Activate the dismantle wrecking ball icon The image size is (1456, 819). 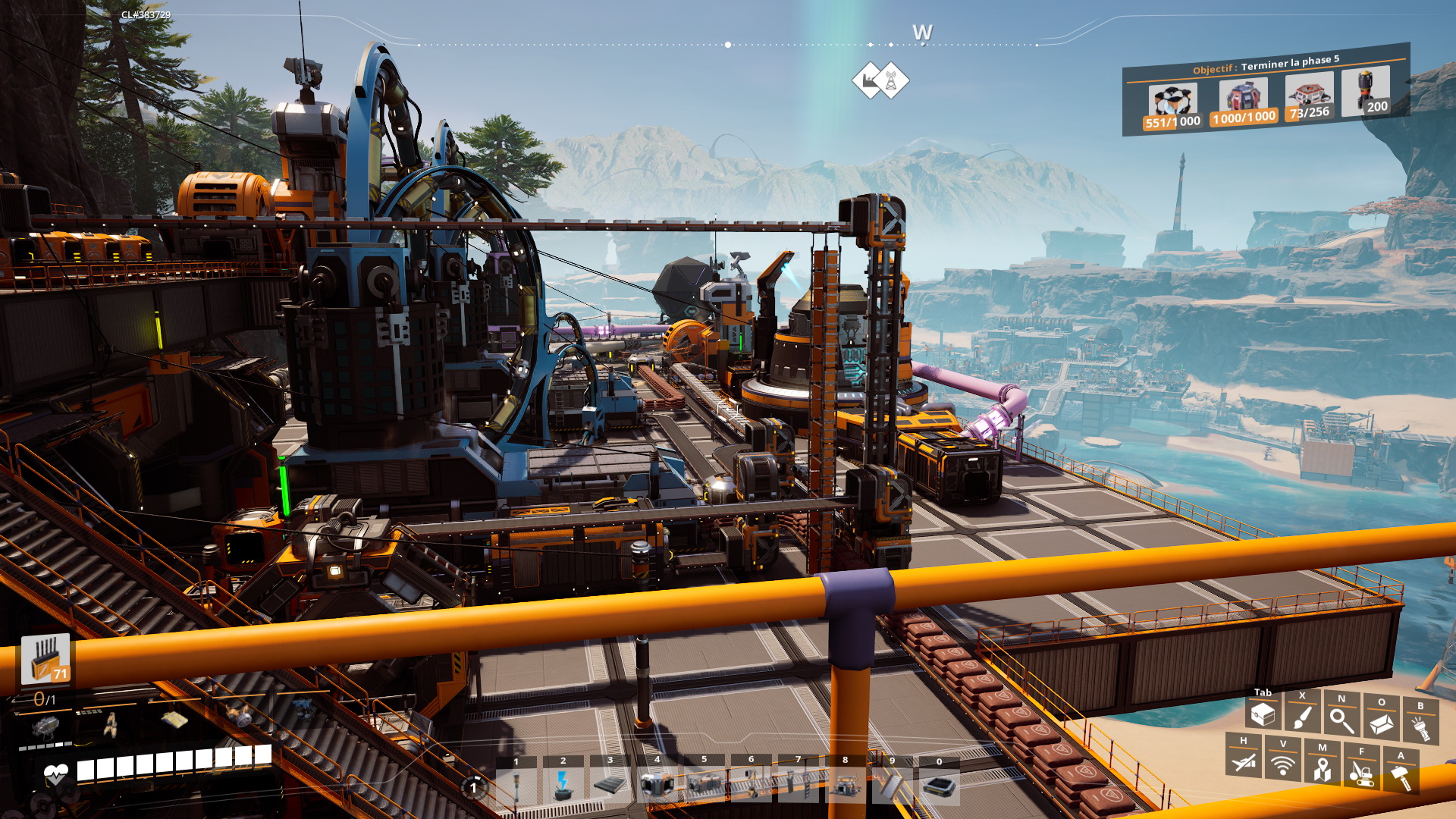(x=1361, y=773)
